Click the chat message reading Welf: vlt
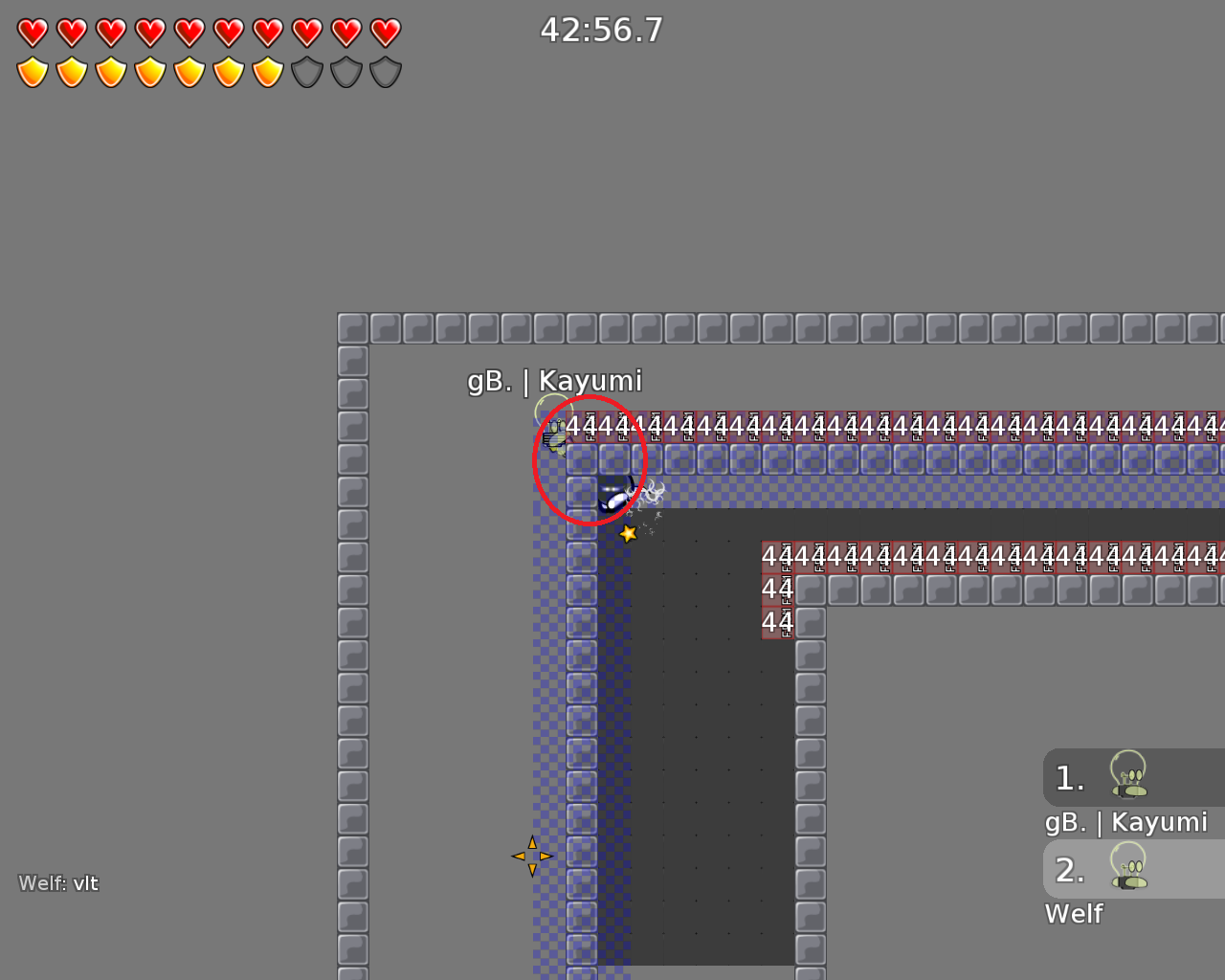The image size is (1225, 980). (58, 883)
